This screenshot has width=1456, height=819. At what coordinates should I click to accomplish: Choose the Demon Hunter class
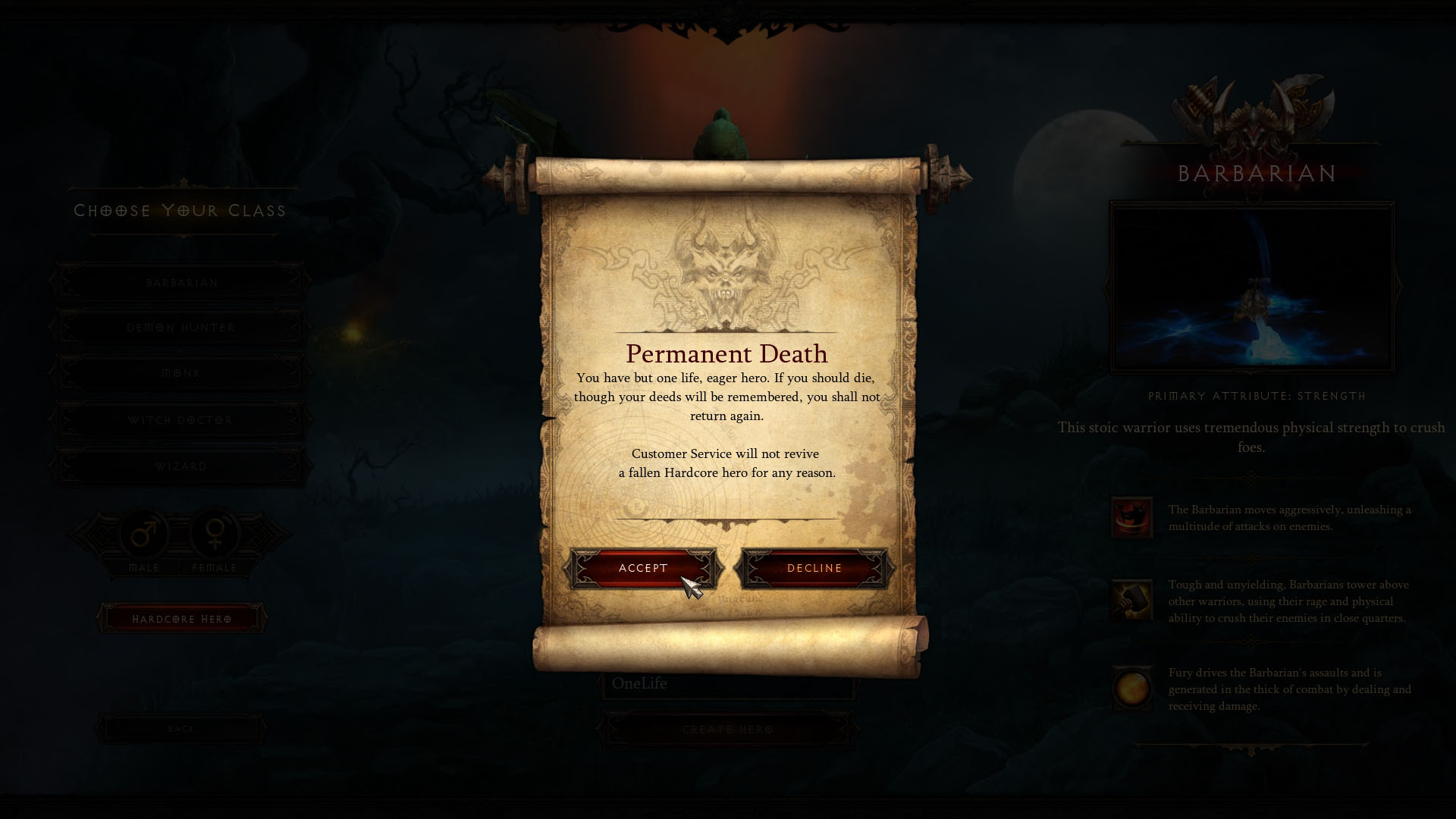[x=182, y=328]
